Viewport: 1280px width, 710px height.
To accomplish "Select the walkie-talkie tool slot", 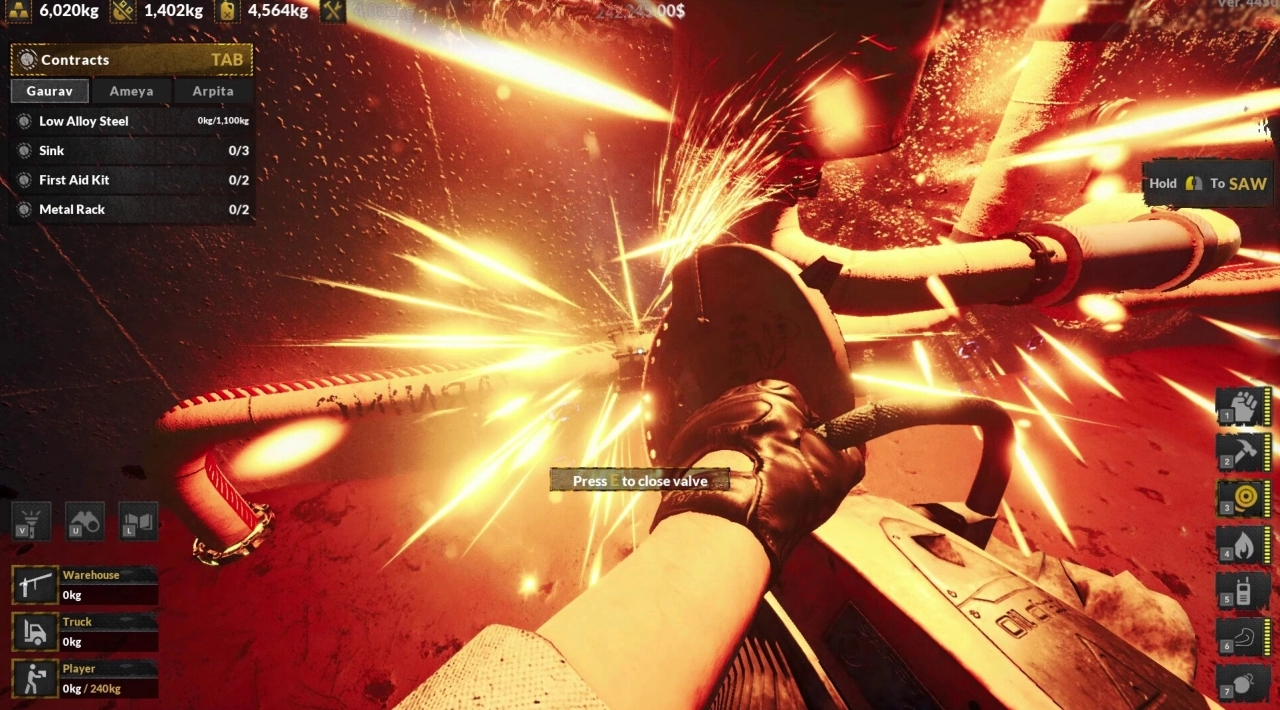I will [1243, 590].
